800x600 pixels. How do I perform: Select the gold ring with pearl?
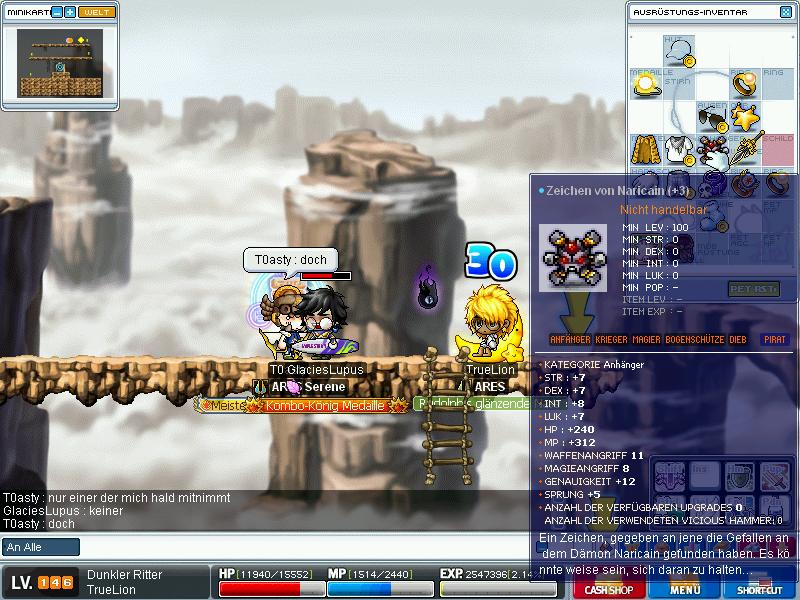point(743,84)
